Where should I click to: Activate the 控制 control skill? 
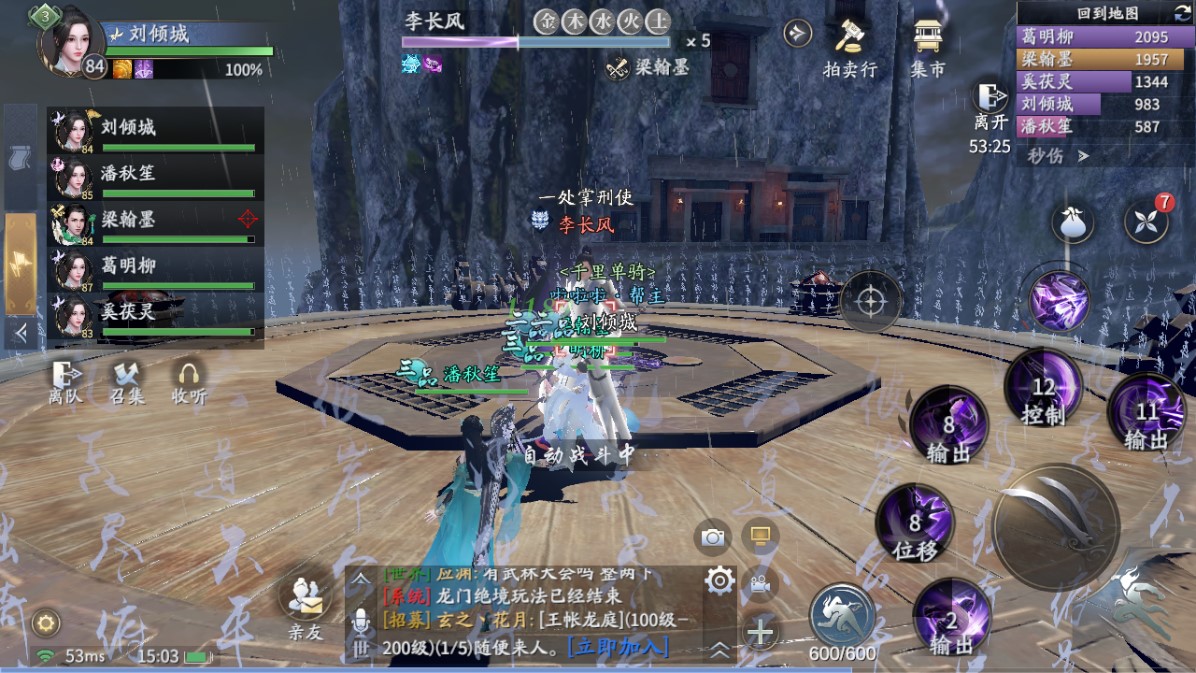[1043, 388]
